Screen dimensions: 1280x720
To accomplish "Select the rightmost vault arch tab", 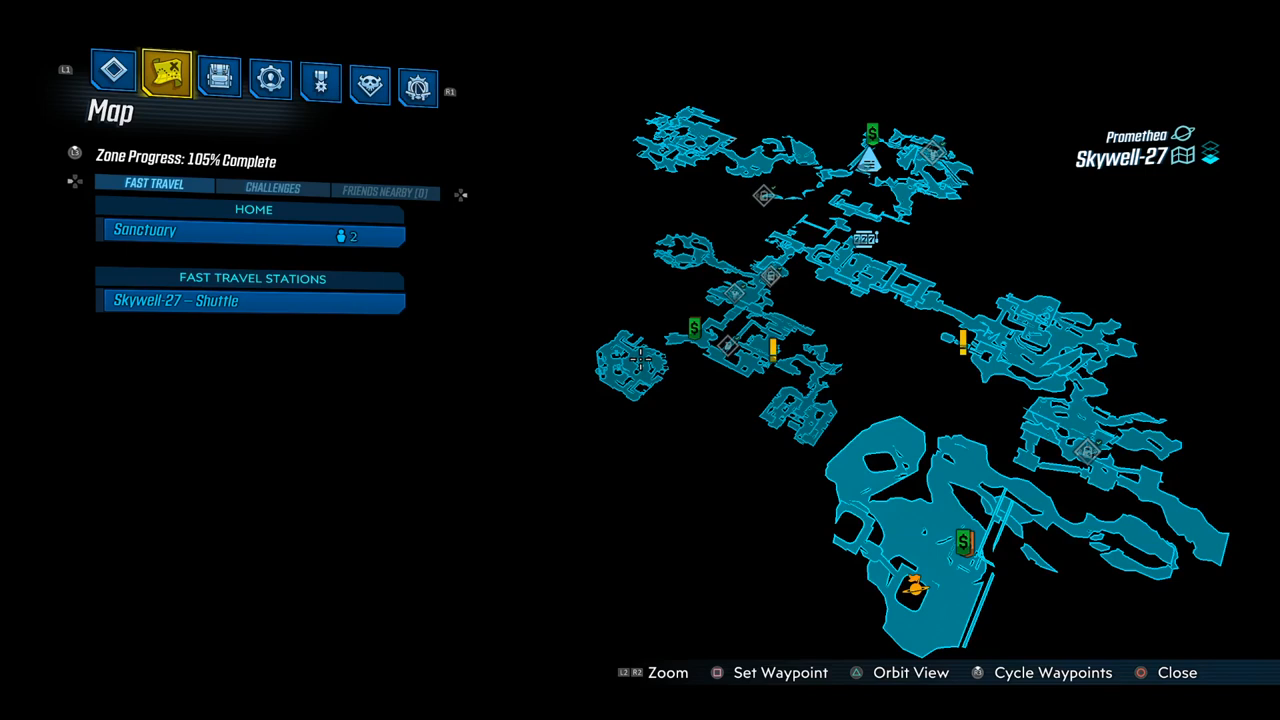I will coord(419,88).
